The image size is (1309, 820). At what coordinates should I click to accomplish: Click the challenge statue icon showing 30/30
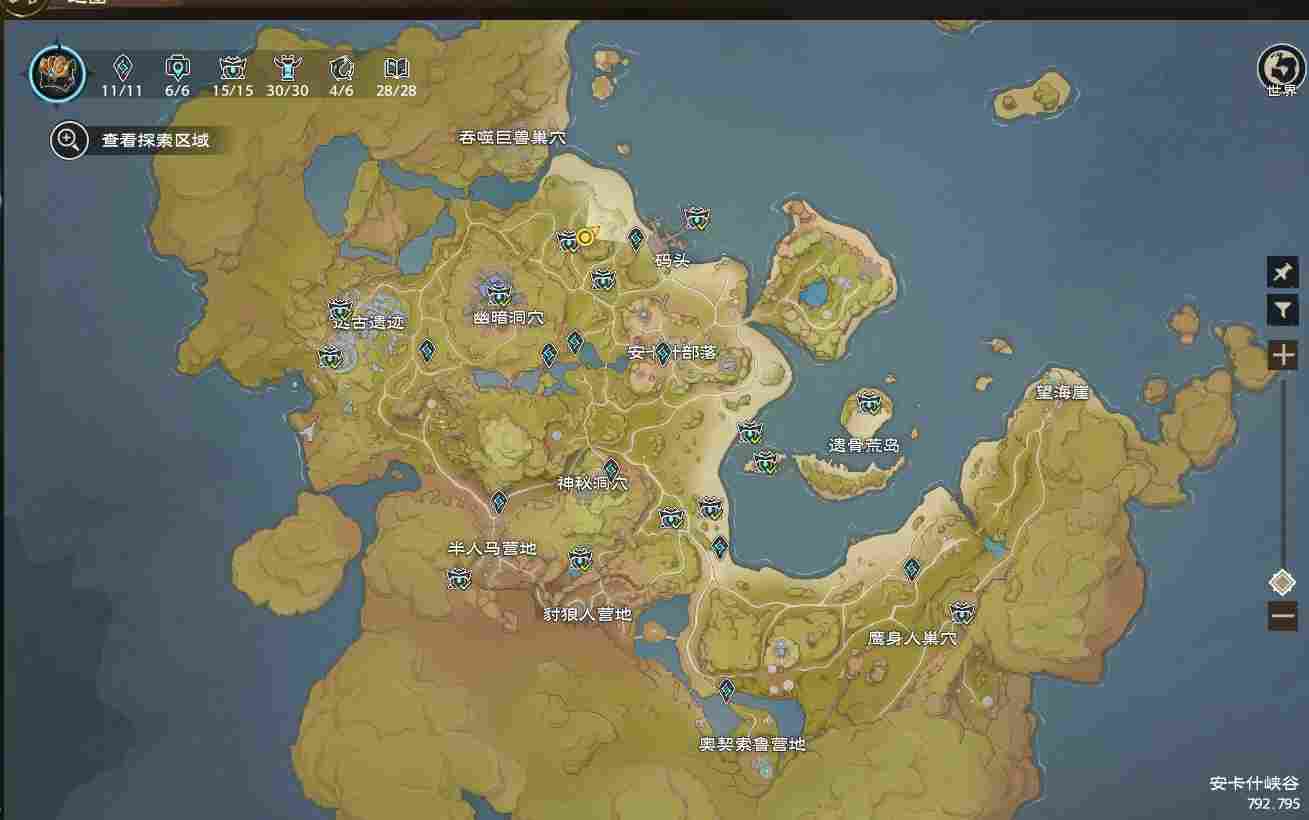(287, 67)
